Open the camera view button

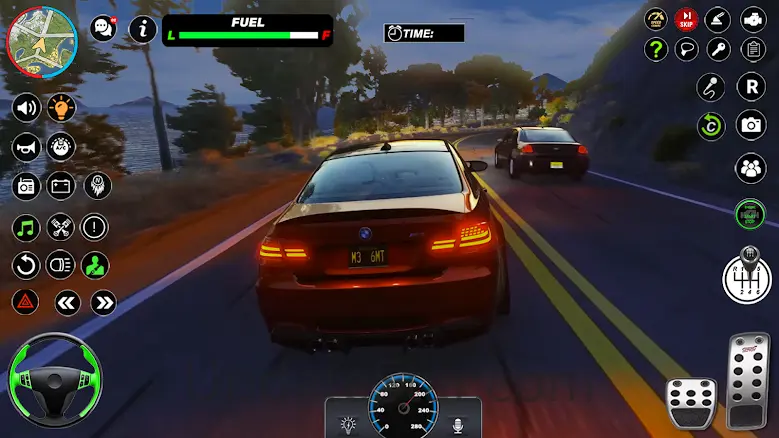pos(751,125)
